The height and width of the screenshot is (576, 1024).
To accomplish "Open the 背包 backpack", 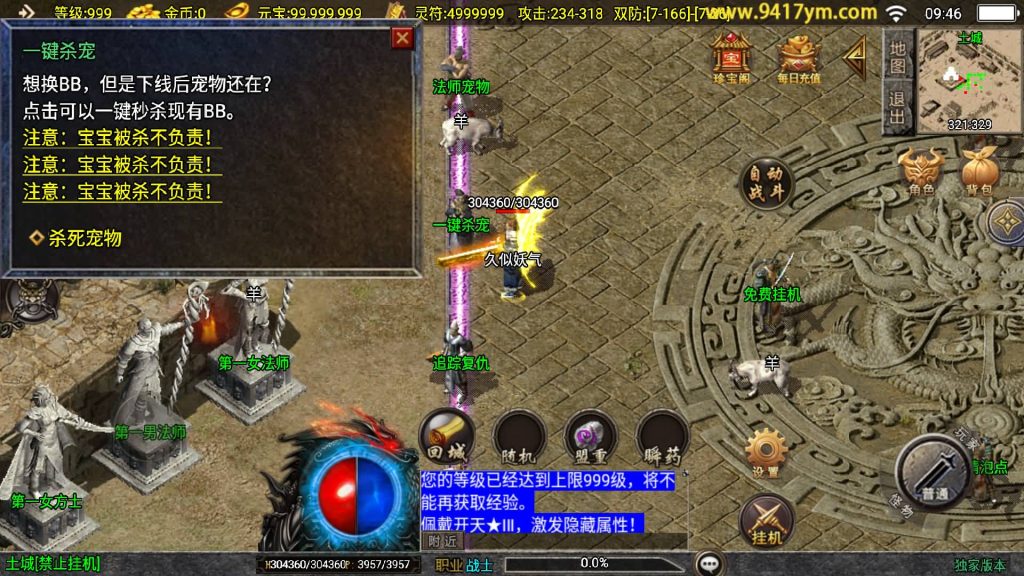I will coord(978,171).
